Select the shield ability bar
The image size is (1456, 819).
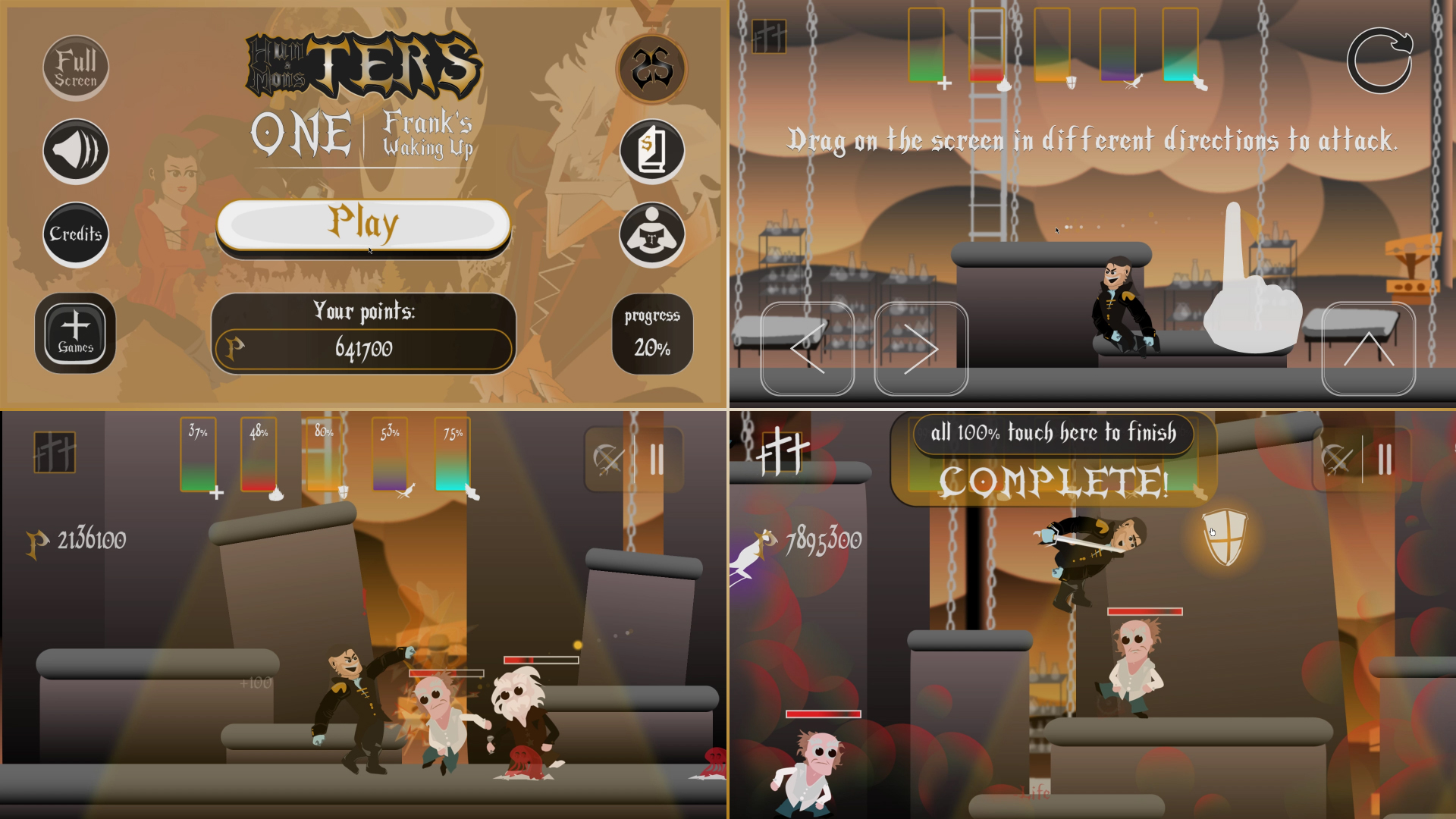click(324, 455)
